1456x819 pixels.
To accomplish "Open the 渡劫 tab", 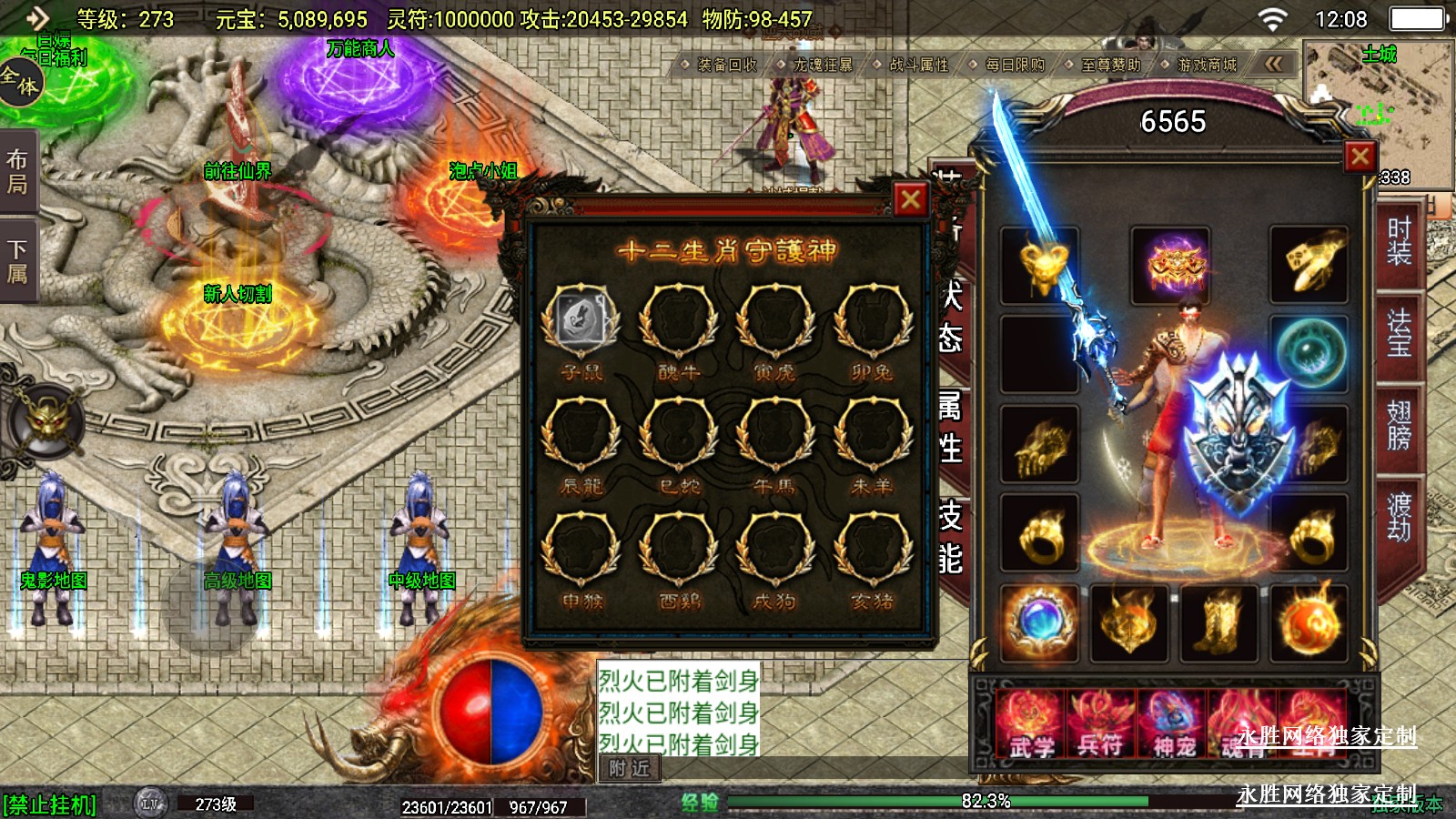I will (x=1399, y=517).
